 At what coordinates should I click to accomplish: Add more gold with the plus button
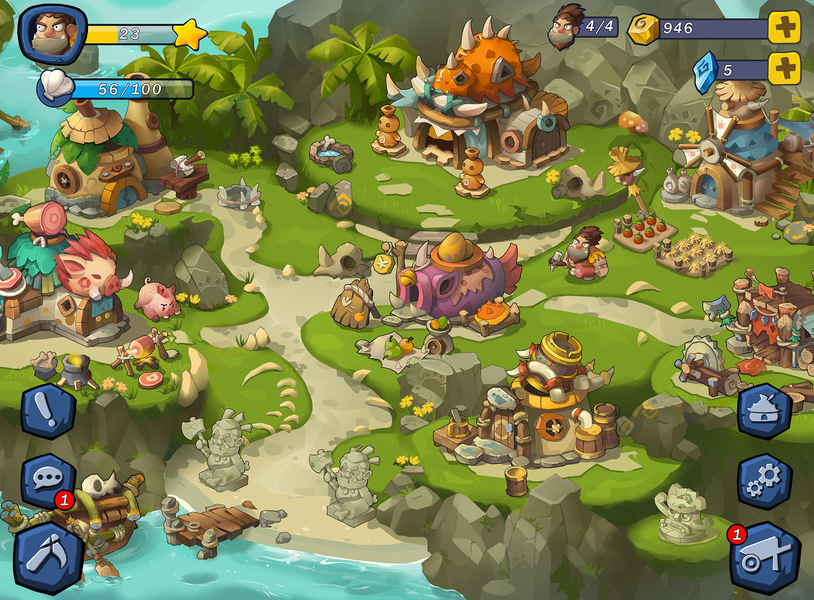[x=784, y=27]
